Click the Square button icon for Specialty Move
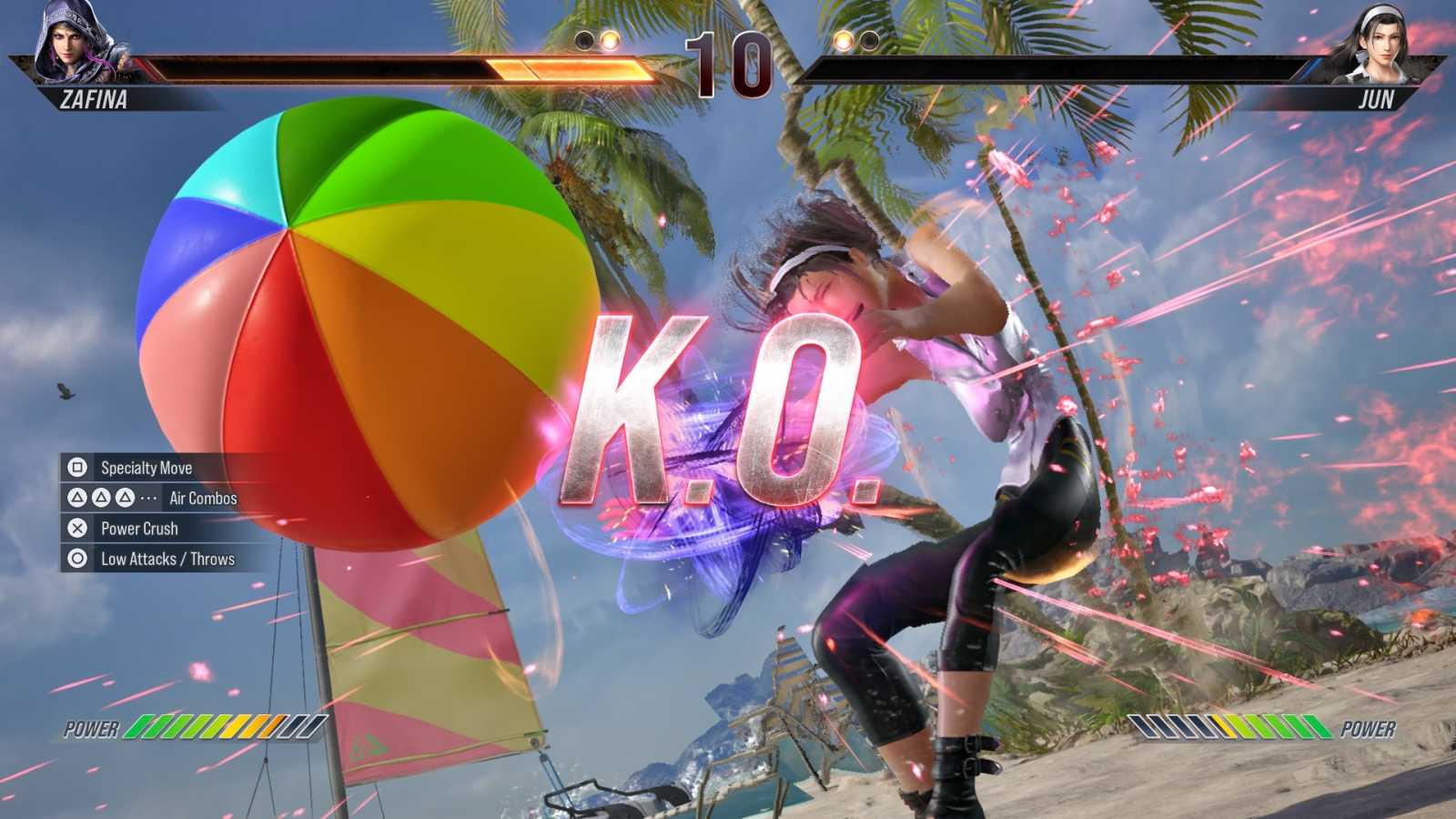Screen dimensions: 1456x819 (77, 469)
